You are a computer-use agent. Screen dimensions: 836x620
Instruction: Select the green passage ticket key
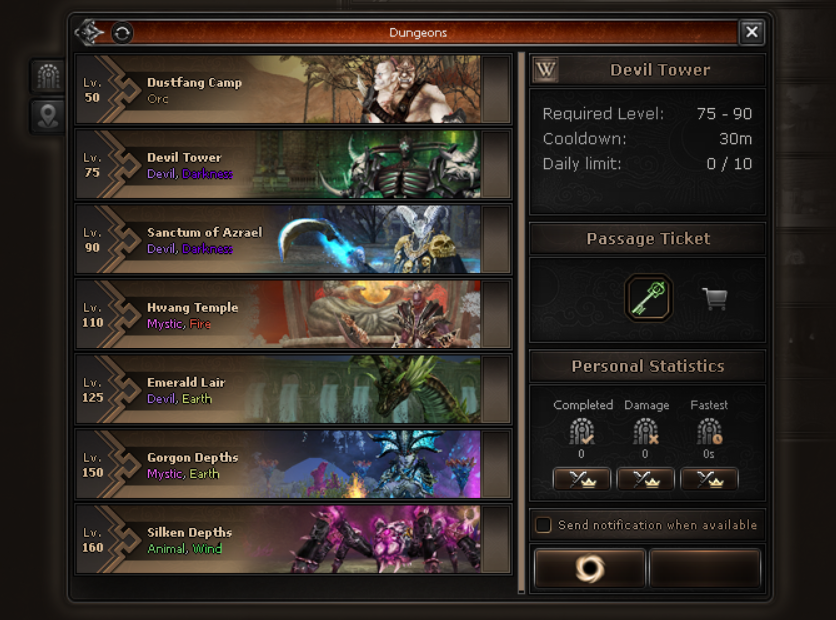[648, 298]
